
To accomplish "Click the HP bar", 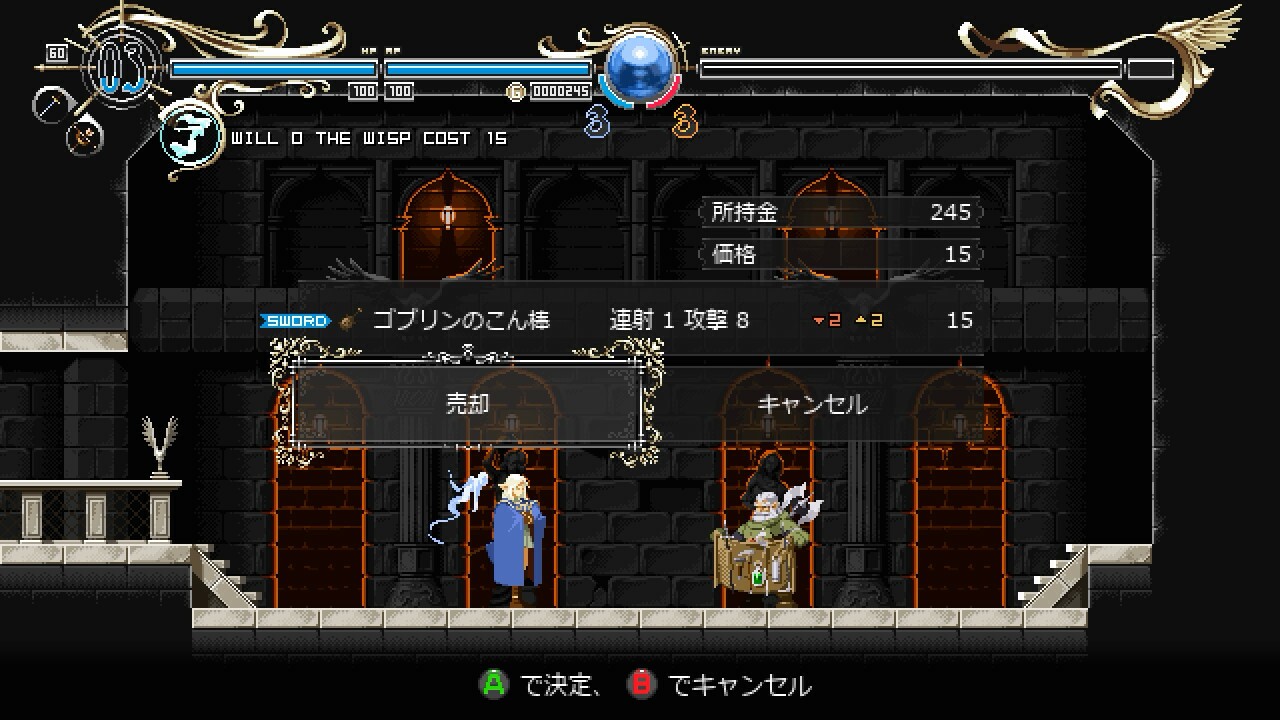I will [275, 68].
